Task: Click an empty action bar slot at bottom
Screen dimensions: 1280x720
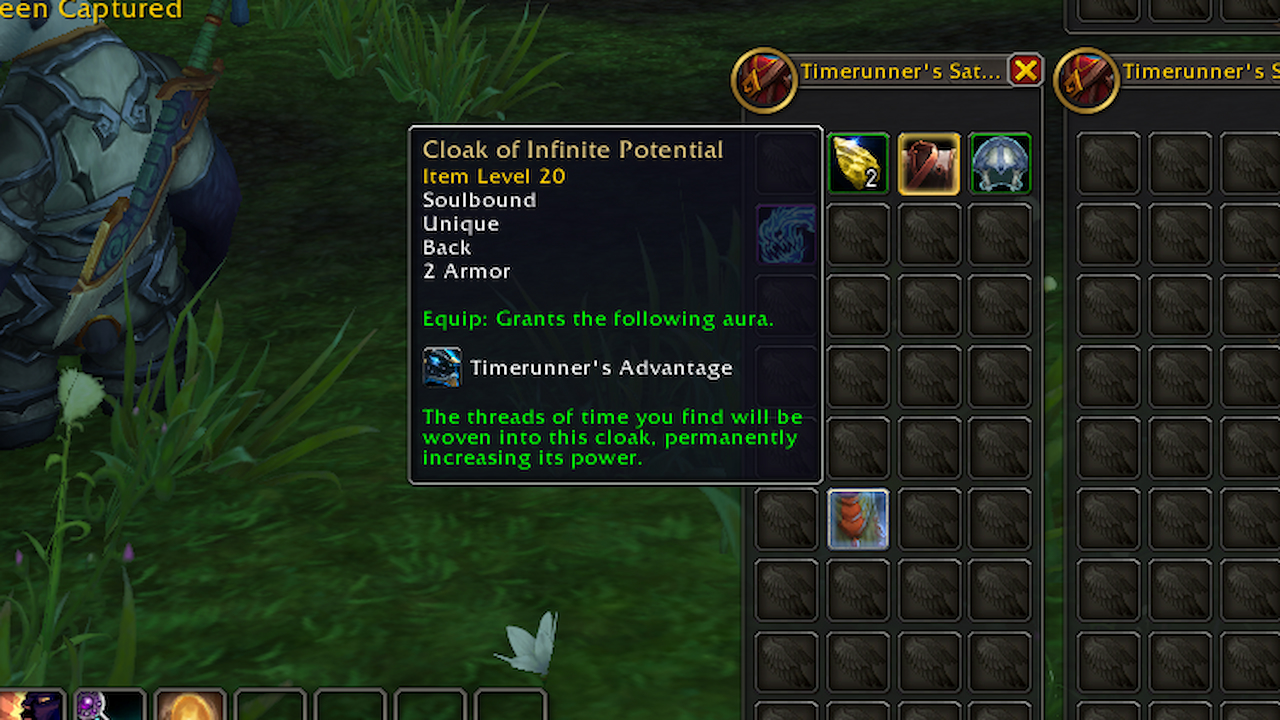Action: [350, 707]
